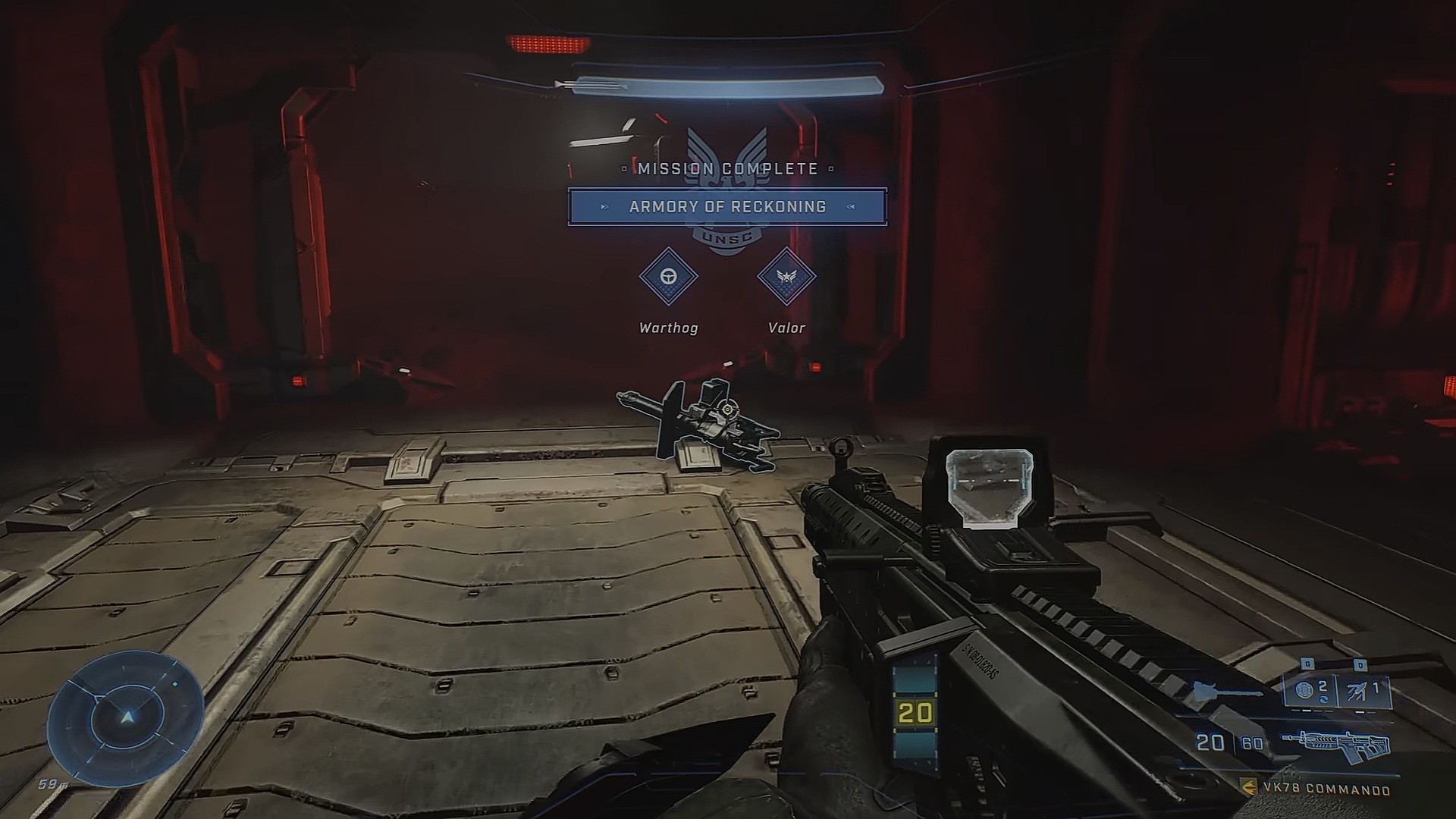The height and width of the screenshot is (819, 1456).
Task: Select the VK78 Commando weapon icon
Action: pos(1336,744)
